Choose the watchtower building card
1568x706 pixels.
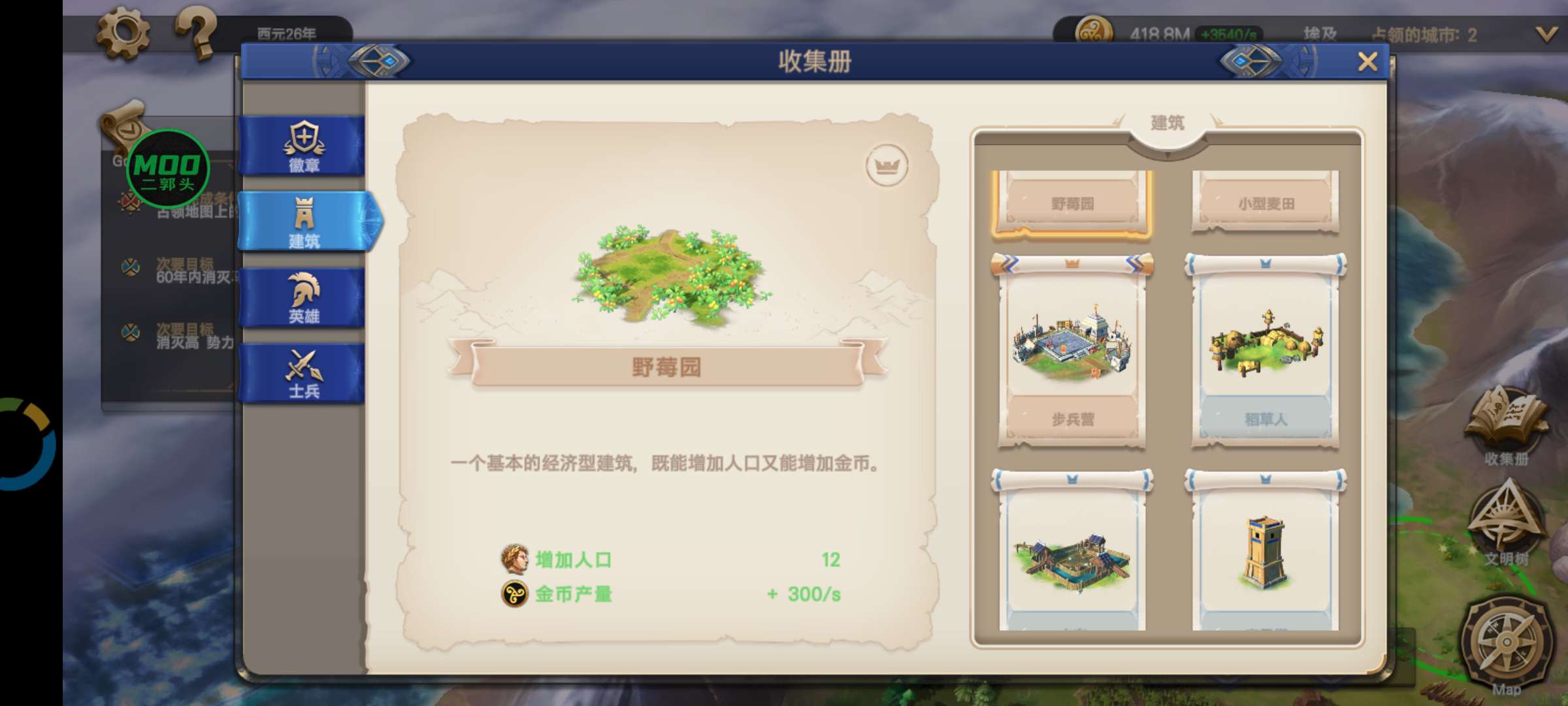click(1266, 556)
